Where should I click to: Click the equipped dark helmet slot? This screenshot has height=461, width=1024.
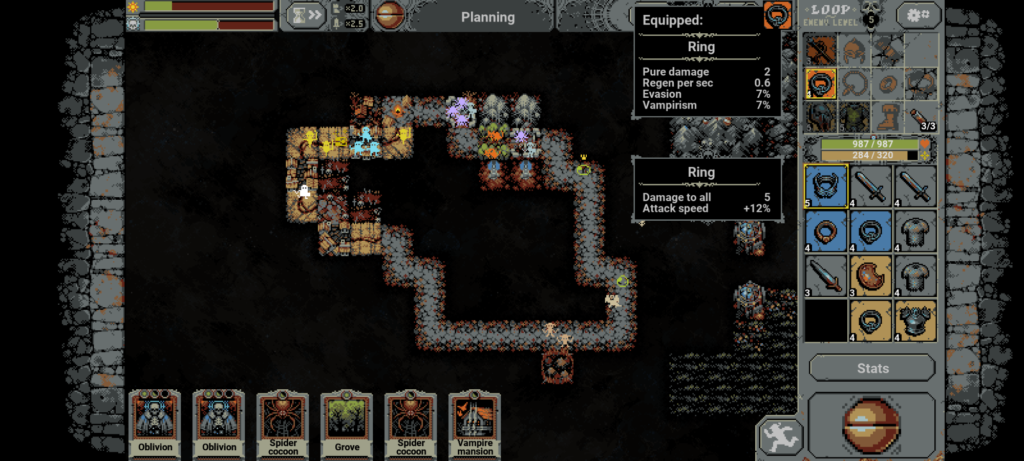tap(822, 116)
